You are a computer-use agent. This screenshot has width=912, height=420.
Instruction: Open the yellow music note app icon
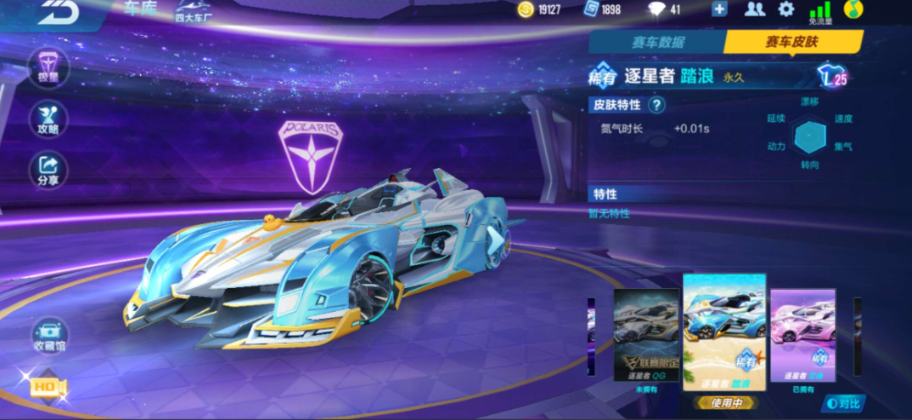click(x=853, y=10)
